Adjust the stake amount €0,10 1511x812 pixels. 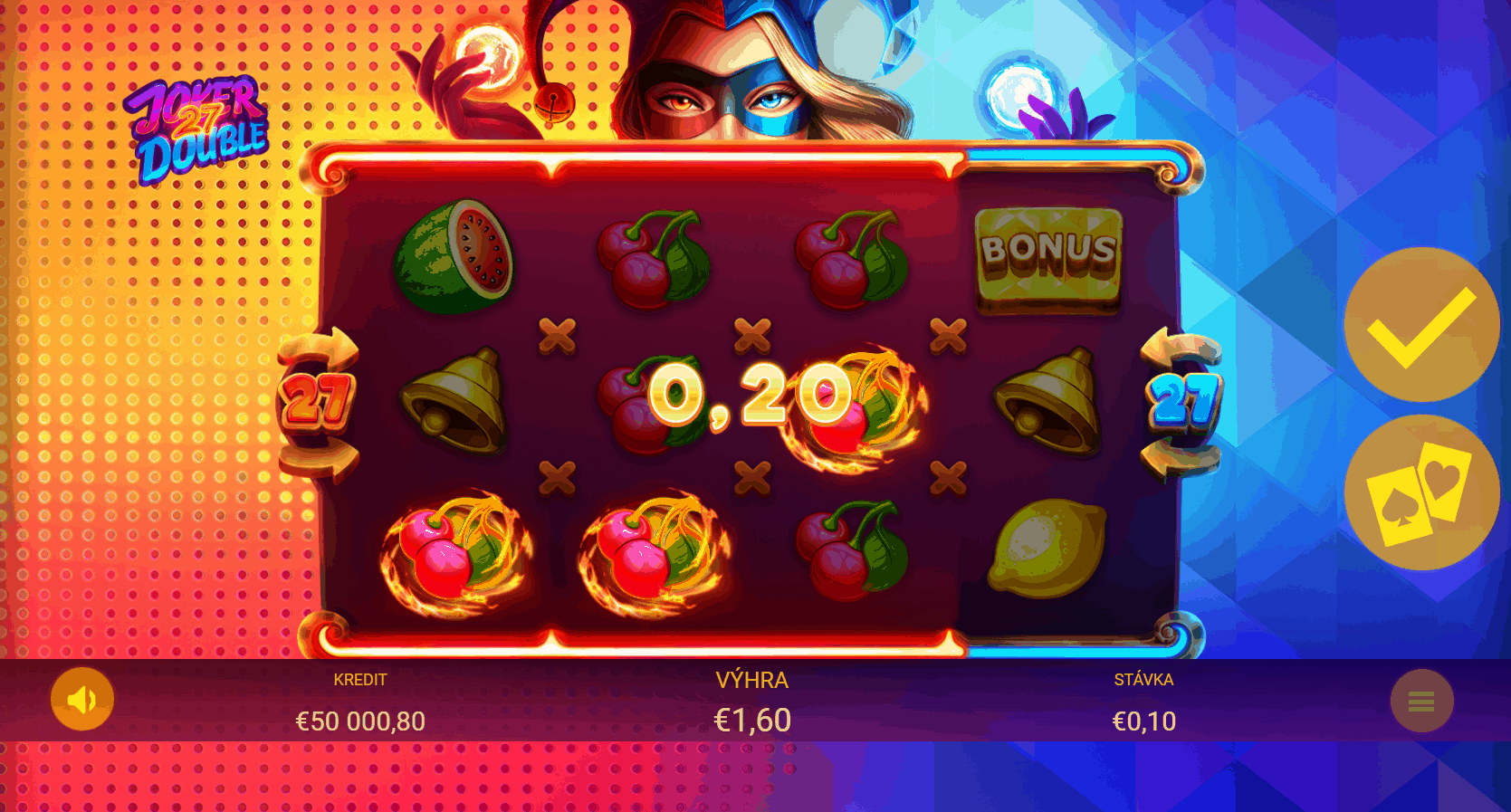point(1143,721)
